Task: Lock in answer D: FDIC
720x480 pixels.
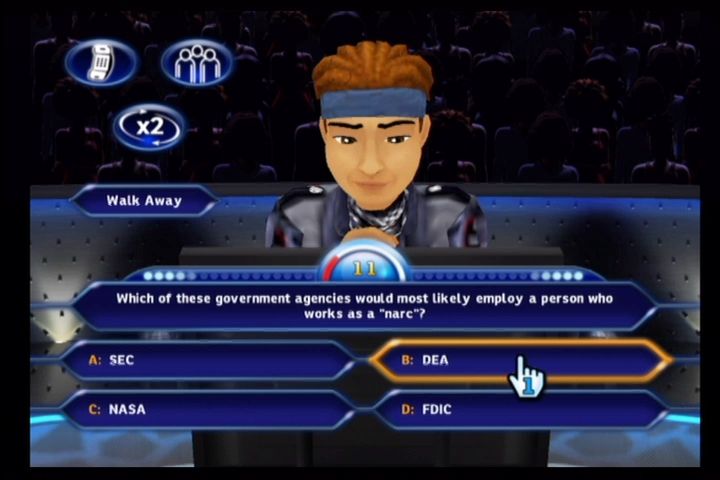Action: [x=520, y=409]
